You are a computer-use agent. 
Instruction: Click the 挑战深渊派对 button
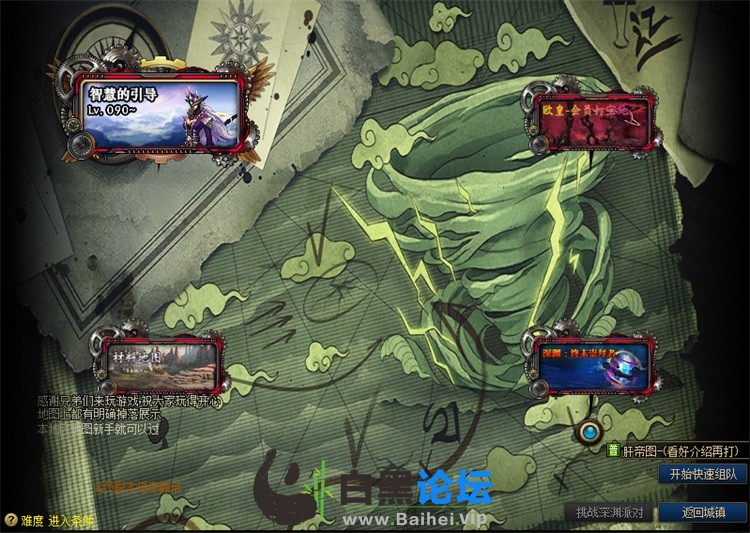611,512
